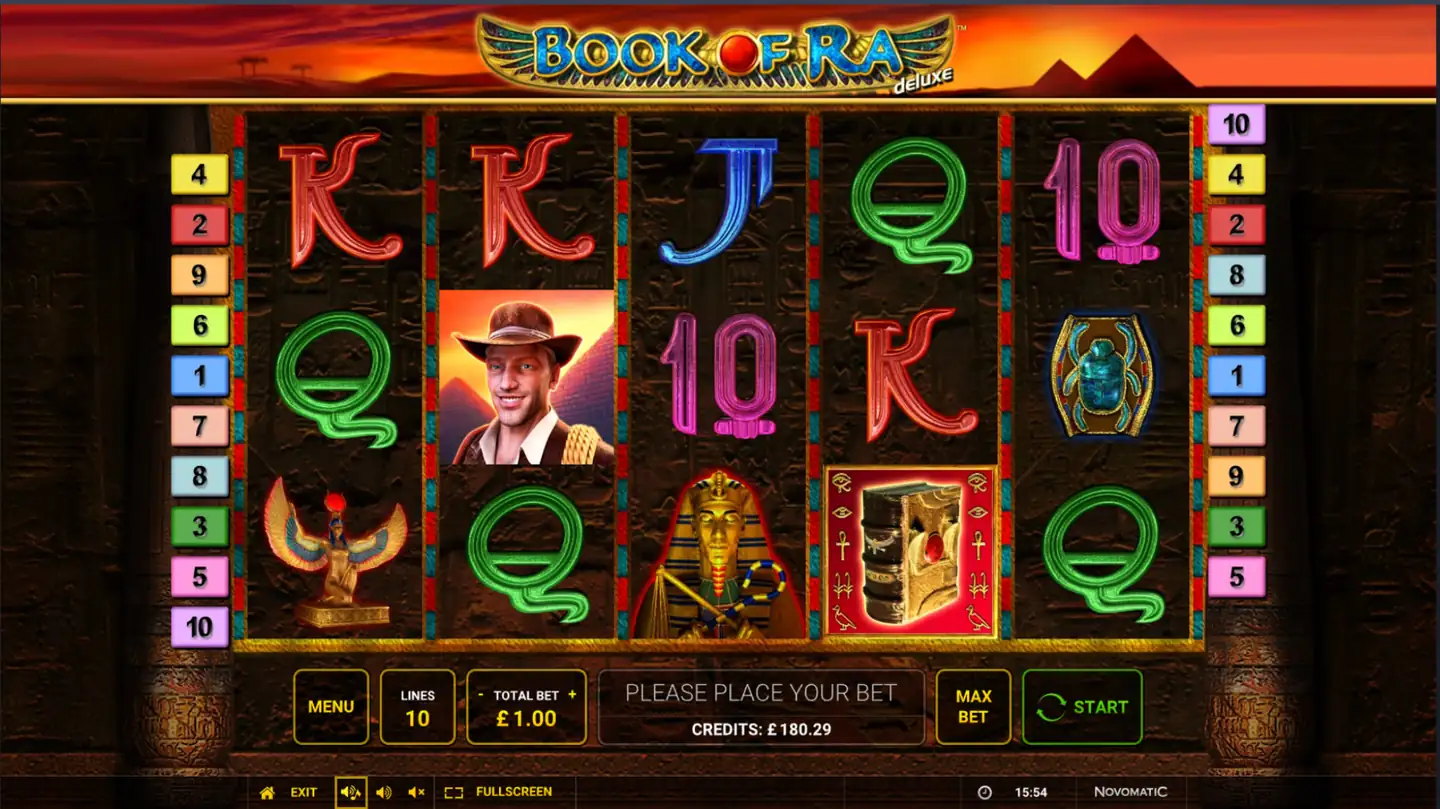Image resolution: width=1440 pixels, height=809 pixels.
Task: Open the TOTAL BET adjuster
Action: coord(526,706)
